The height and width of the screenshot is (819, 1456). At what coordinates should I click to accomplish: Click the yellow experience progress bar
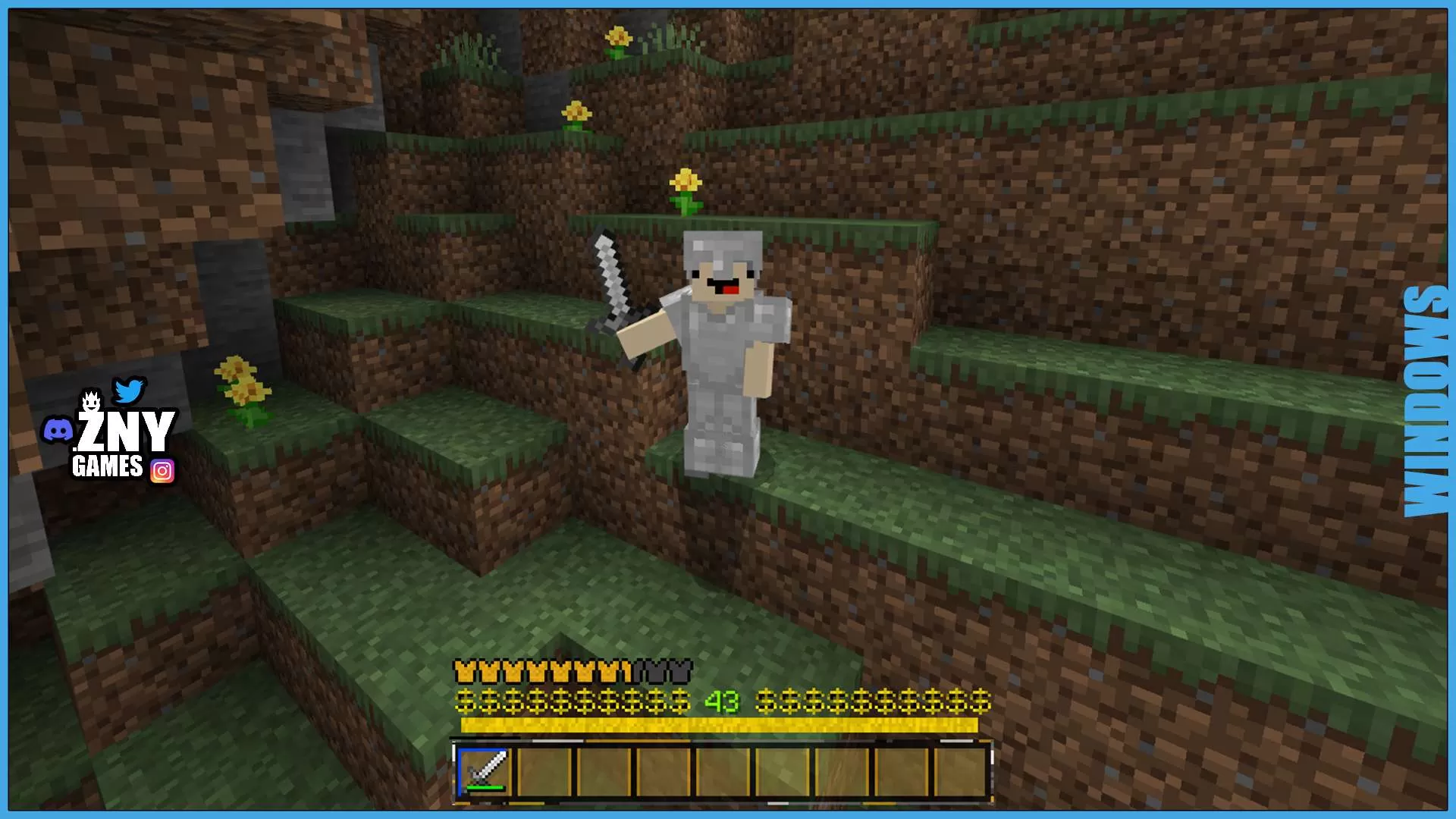pos(720,724)
